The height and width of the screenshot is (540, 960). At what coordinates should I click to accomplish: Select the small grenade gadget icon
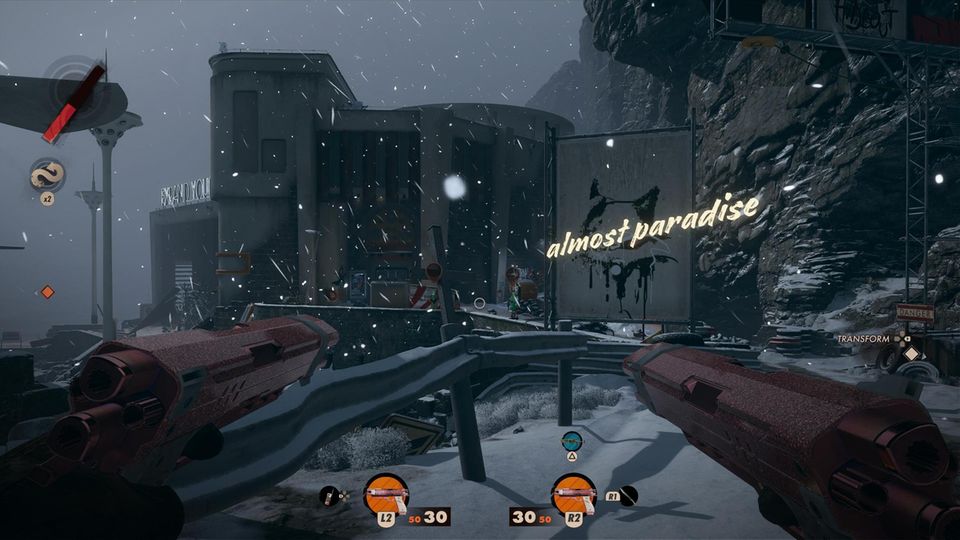[329, 494]
